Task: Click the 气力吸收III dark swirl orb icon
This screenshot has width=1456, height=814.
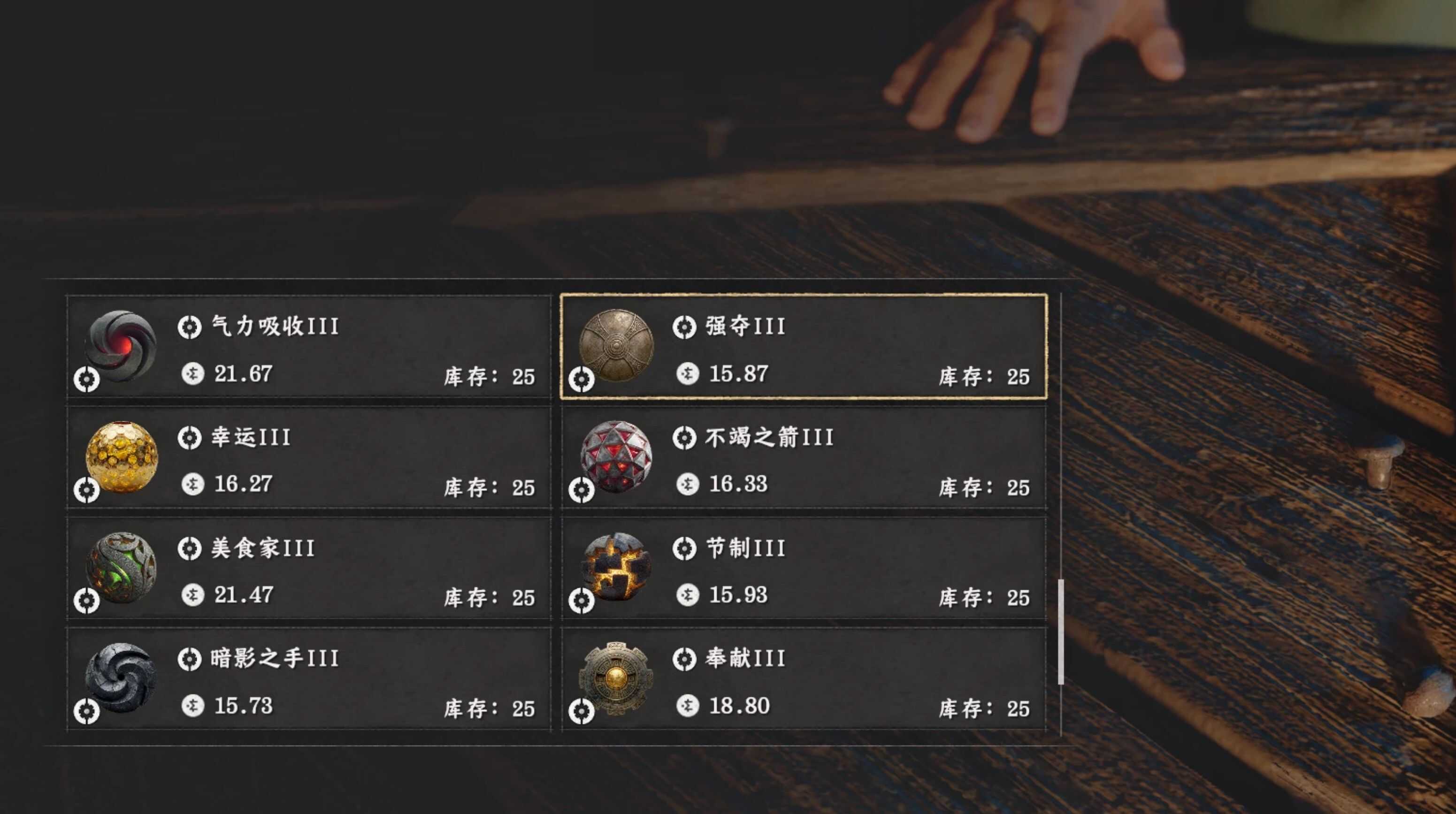Action: pos(122,347)
